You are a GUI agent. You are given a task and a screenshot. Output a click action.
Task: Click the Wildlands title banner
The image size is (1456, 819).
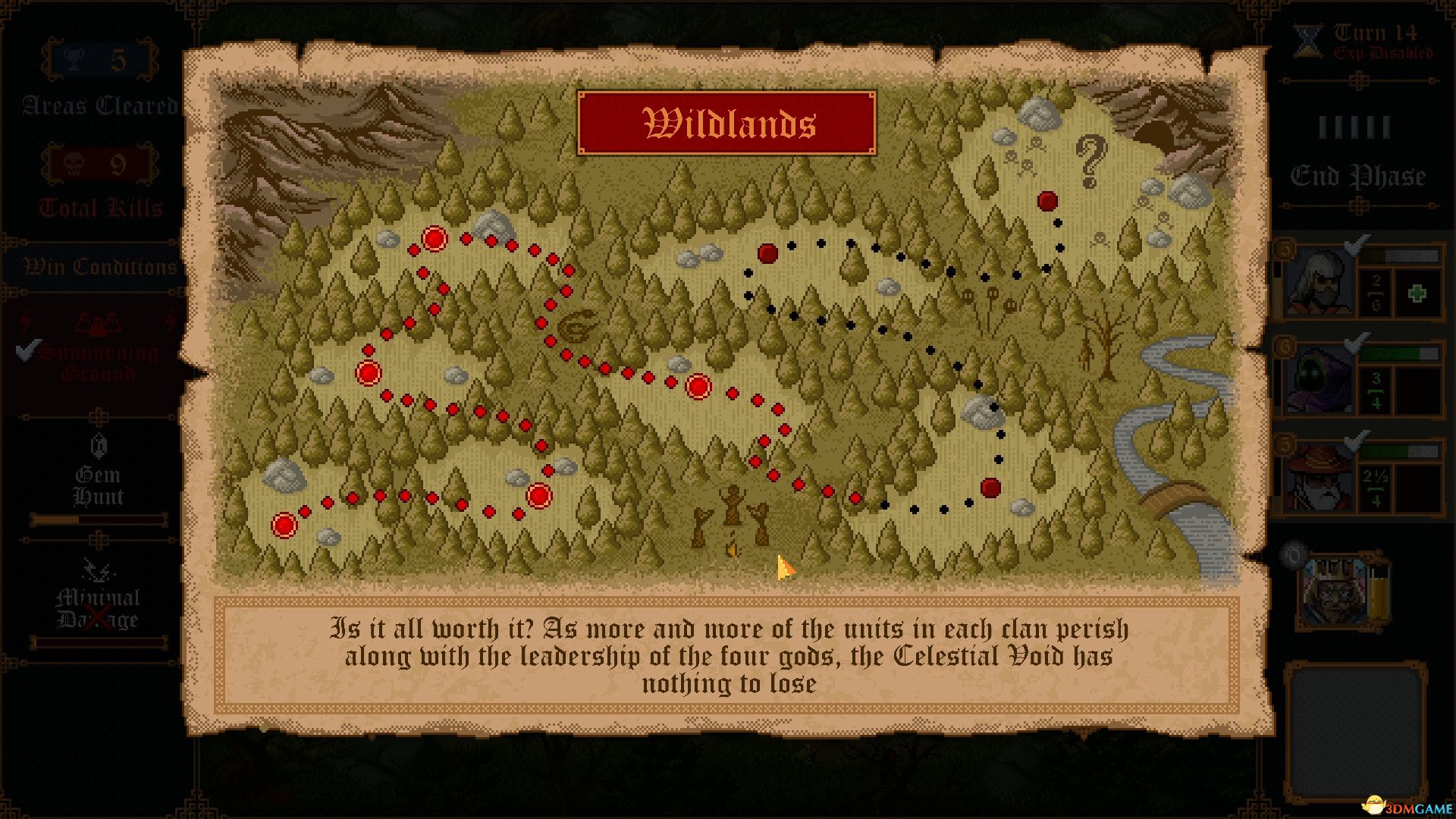point(726,123)
